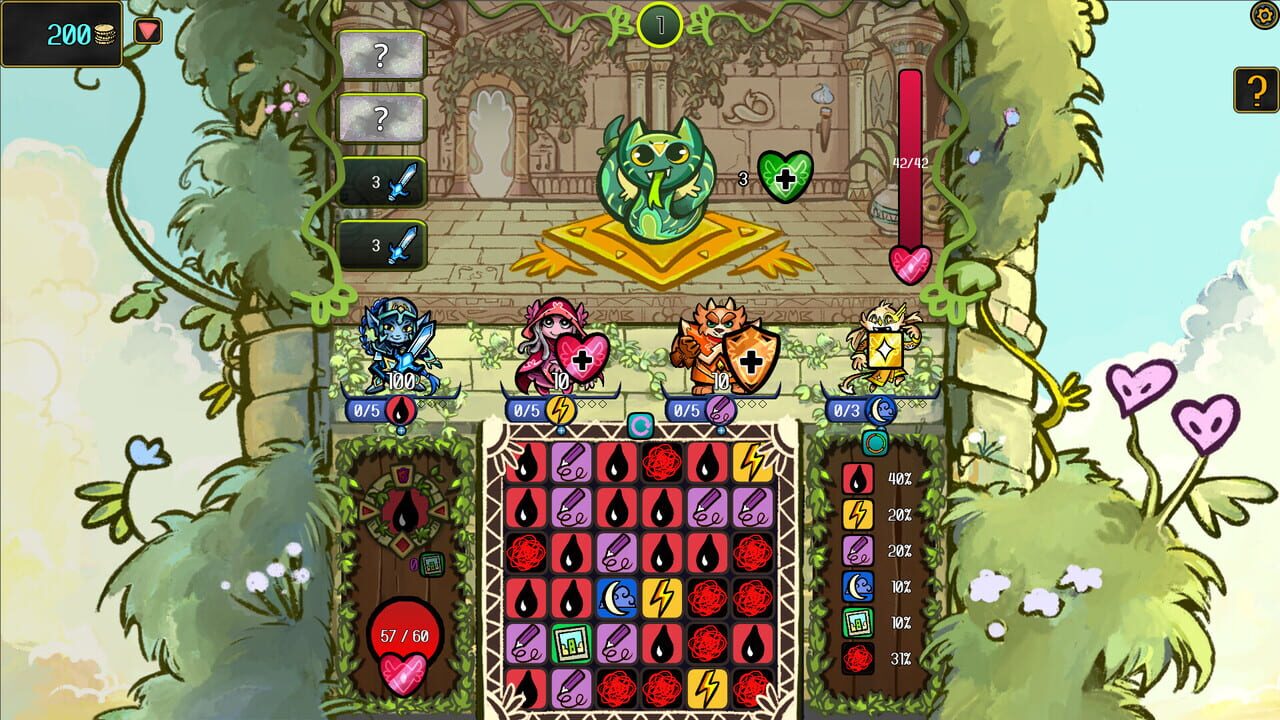Click the lower sword buff showing 3
Screen dimensions: 1280x720
(x=383, y=243)
